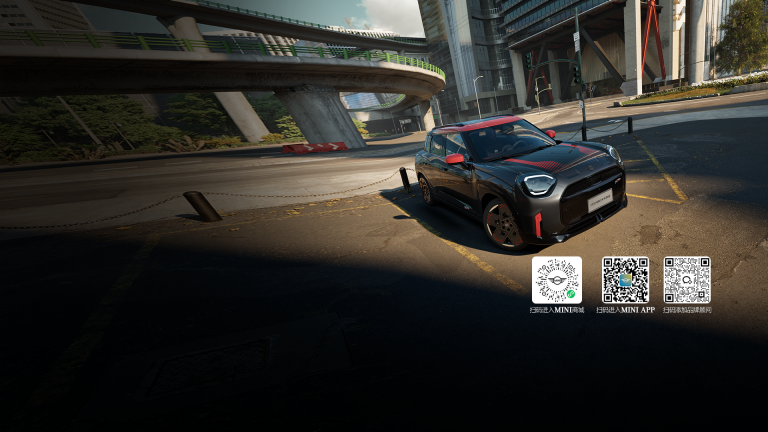The width and height of the screenshot is (768, 432).
Task: Select the MINI商城 mini-program QR code
Action: tap(557, 280)
